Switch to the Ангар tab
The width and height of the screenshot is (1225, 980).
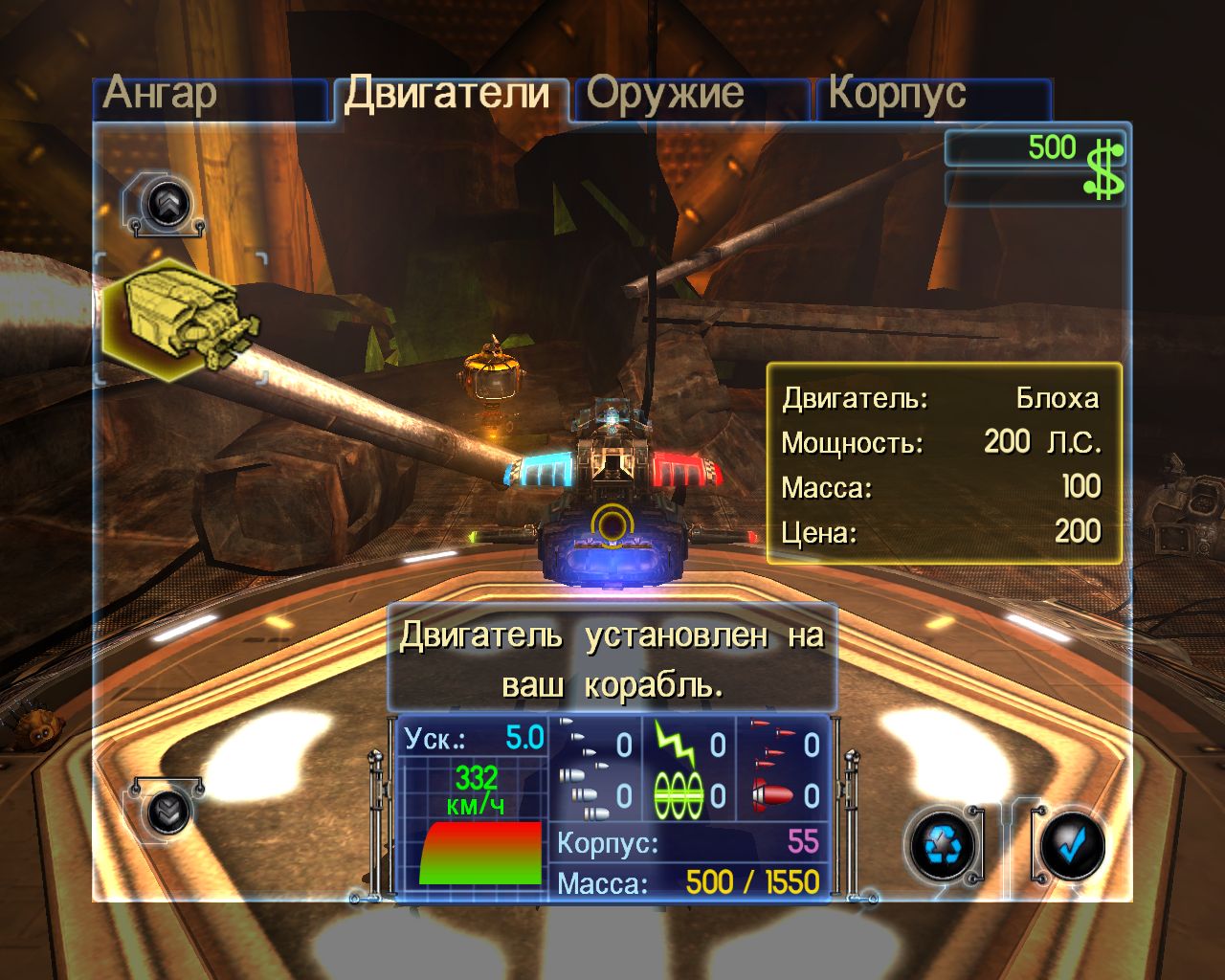tap(163, 93)
